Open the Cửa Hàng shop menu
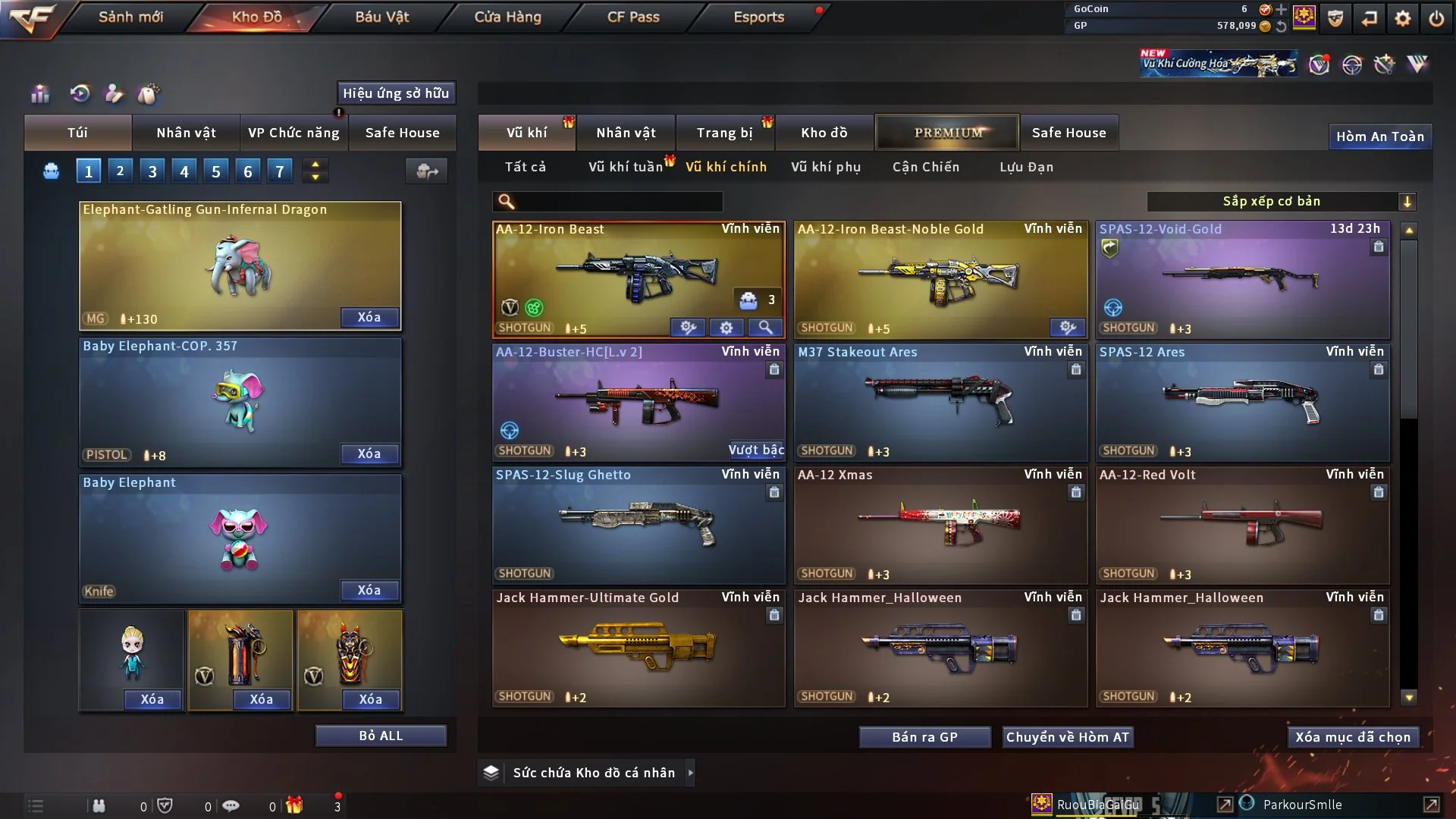This screenshot has width=1456, height=819. [507, 17]
